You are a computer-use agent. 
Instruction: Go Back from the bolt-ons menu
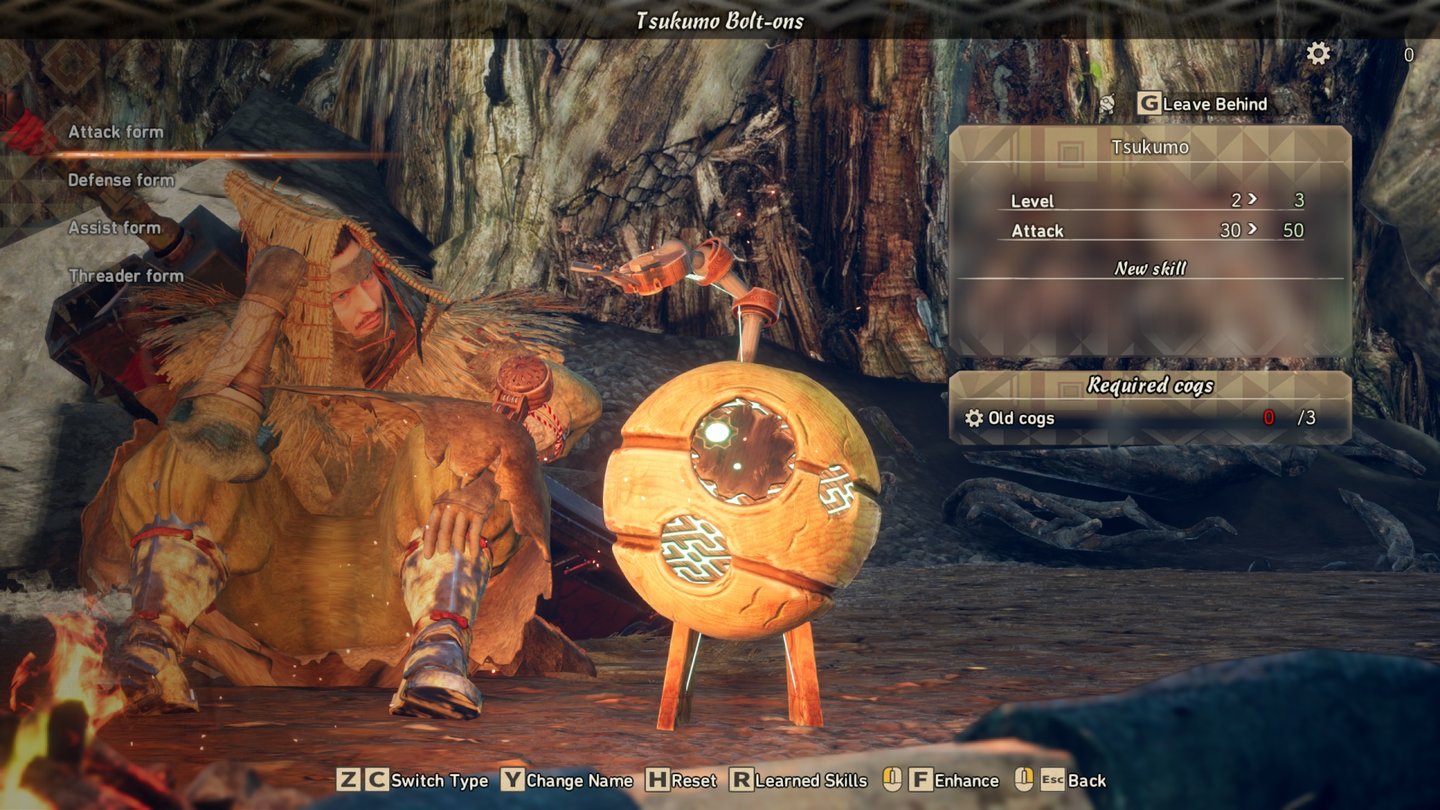(x=1074, y=781)
